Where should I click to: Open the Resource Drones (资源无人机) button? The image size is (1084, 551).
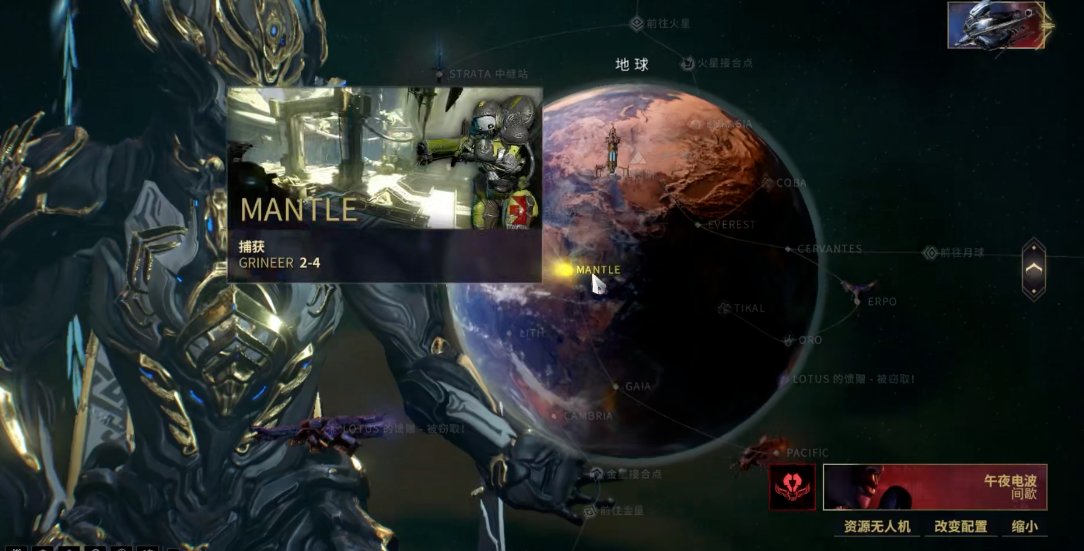pyautogui.click(x=877, y=526)
